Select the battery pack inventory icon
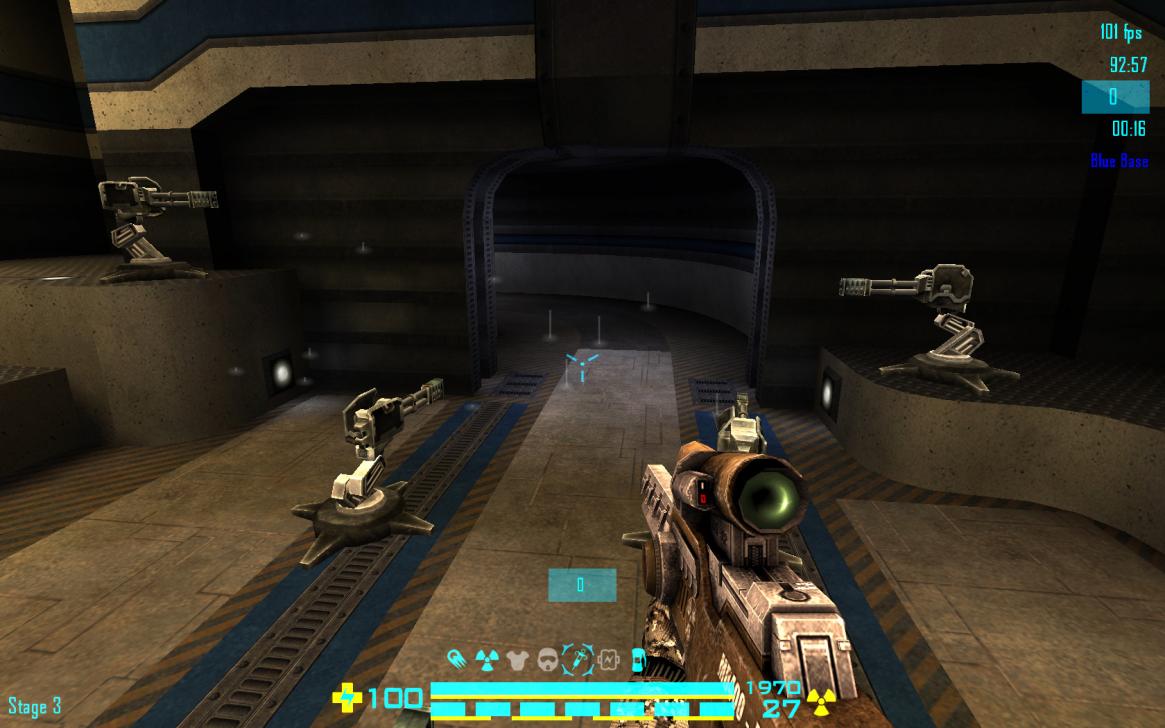This screenshot has width=1165, height=728. 609,659
